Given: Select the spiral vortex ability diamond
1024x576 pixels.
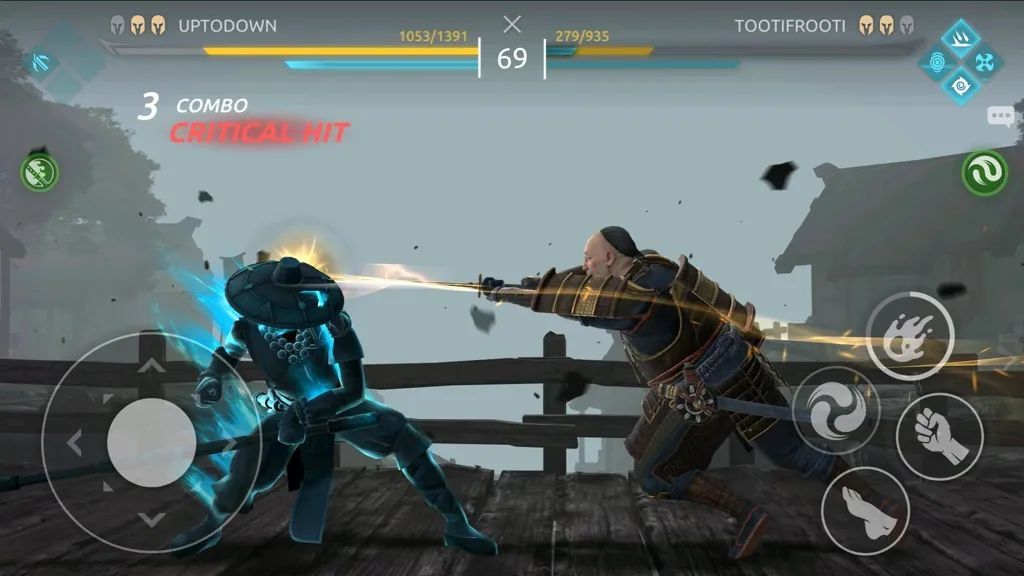Looking at the screenshot, I should 961,85.
